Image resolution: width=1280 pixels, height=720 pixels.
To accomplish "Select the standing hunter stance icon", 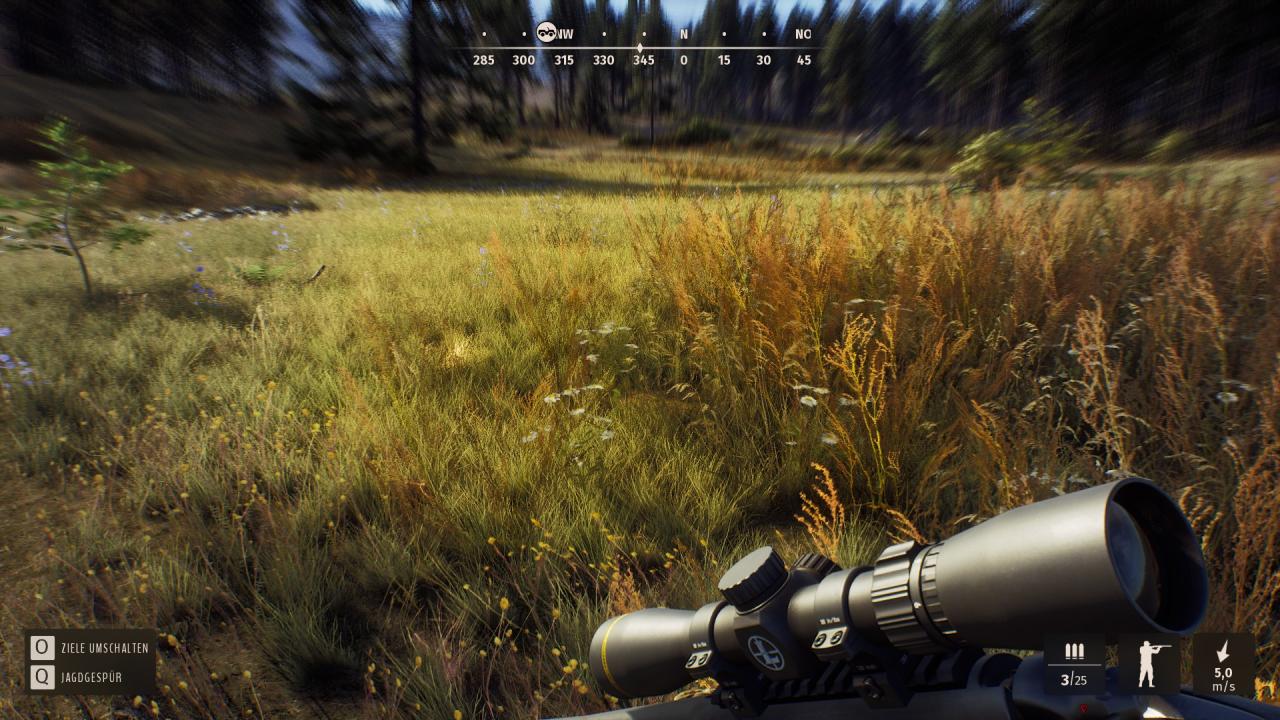I will [1151, 664].
